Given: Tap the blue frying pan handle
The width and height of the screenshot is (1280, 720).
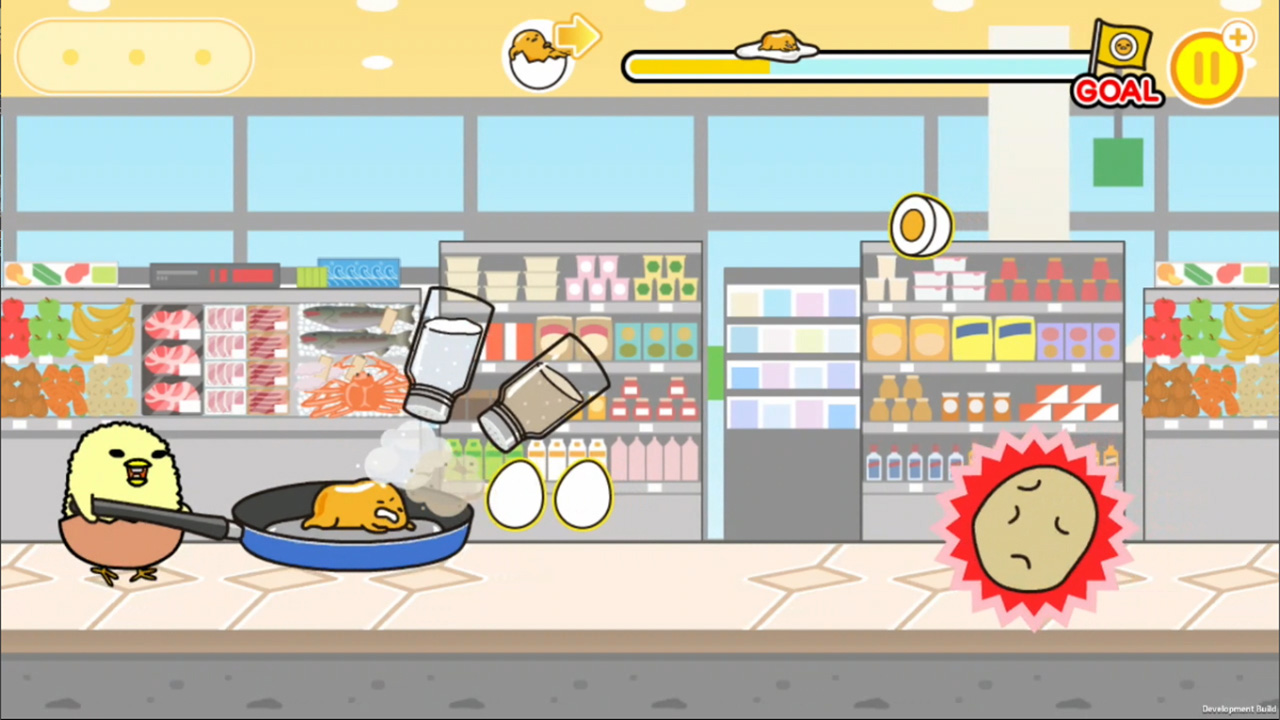Looking at the screenshot, I should (x=195, y=520).
